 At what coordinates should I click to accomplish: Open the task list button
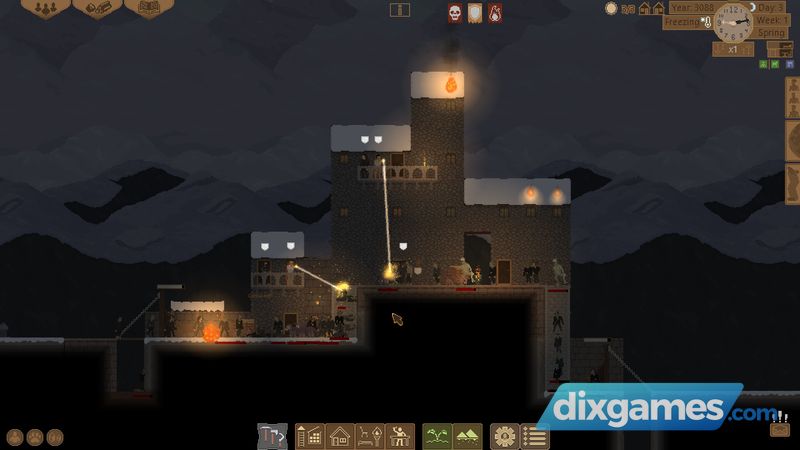535,436
